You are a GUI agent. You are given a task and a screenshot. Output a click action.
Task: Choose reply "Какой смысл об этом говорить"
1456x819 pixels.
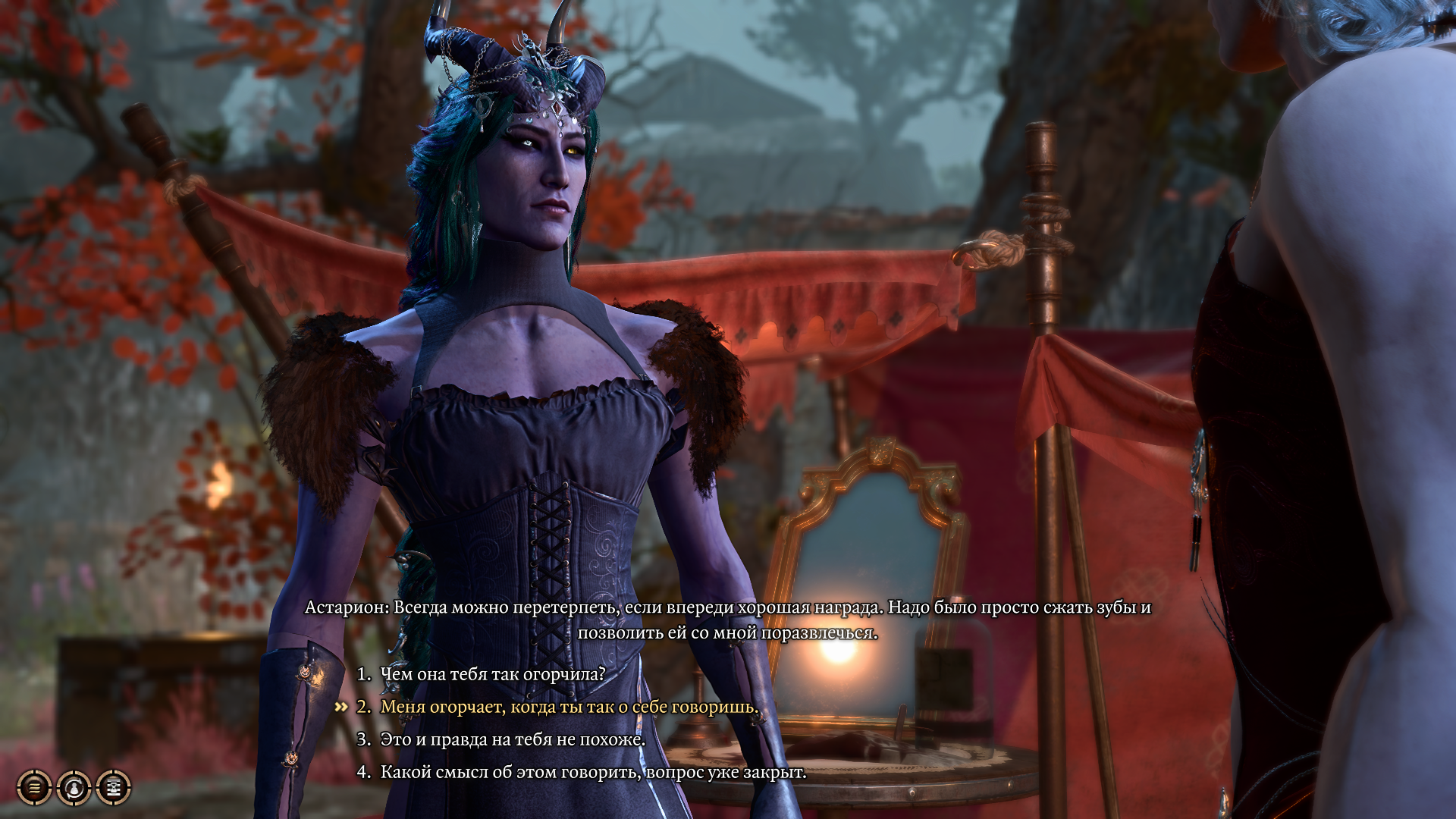[592, 772]
